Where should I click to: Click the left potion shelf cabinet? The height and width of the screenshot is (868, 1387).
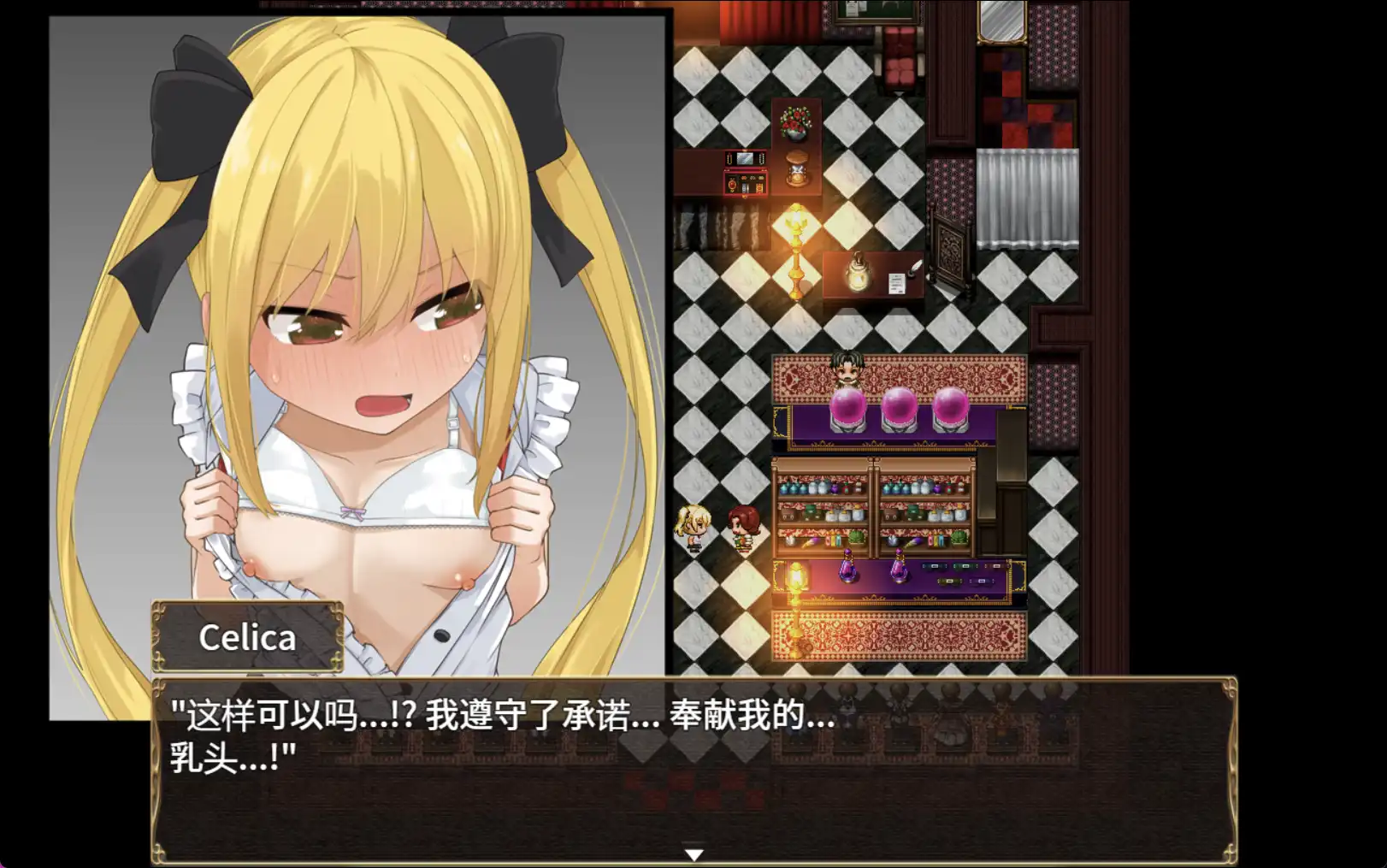click(x=821, y=505)
